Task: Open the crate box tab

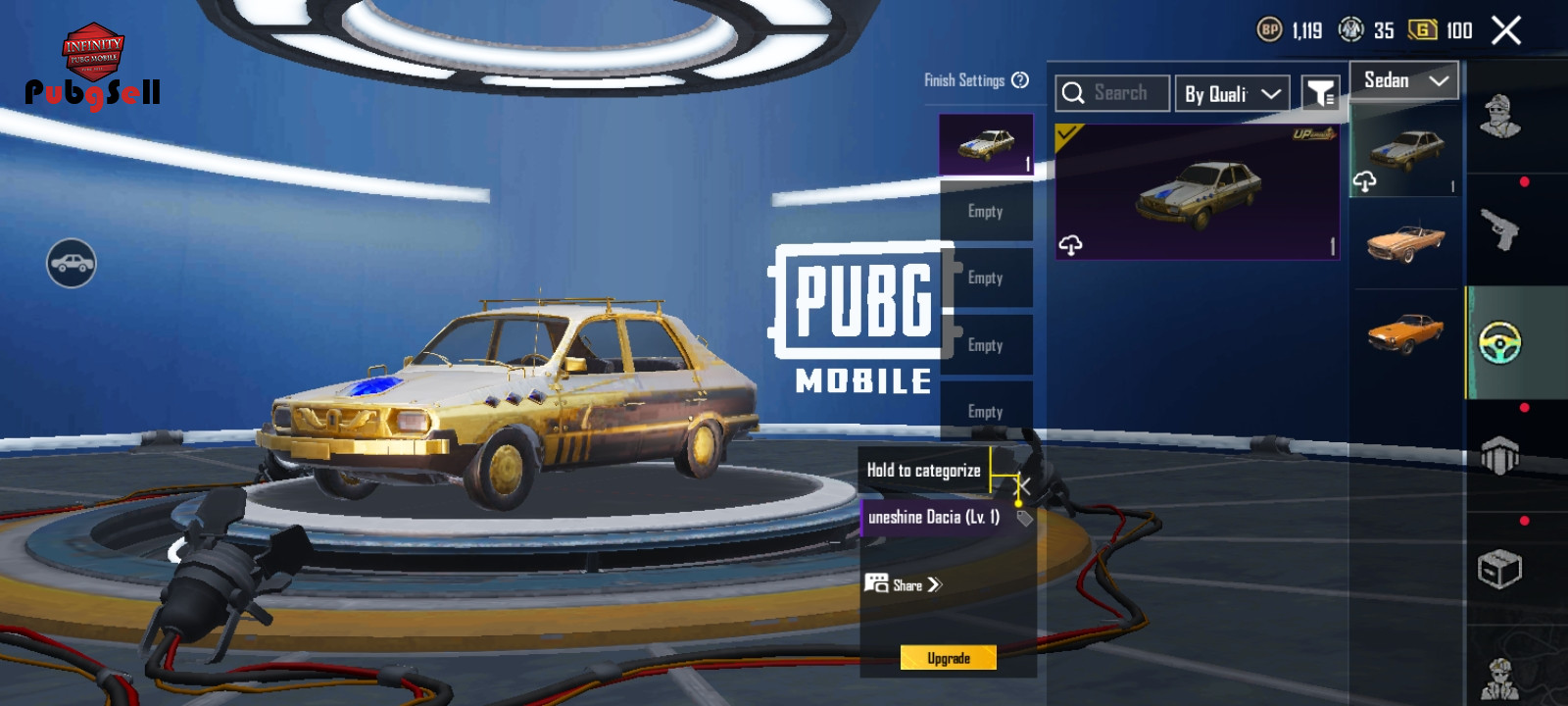Action: click(1499, 569)
